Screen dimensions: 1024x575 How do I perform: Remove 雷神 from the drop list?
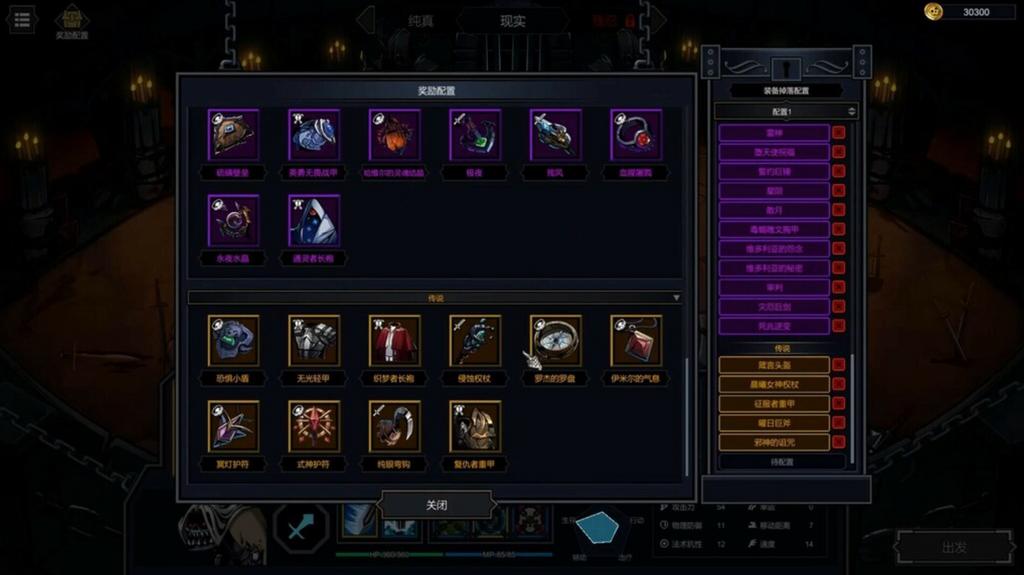click(x=838, y=132)
